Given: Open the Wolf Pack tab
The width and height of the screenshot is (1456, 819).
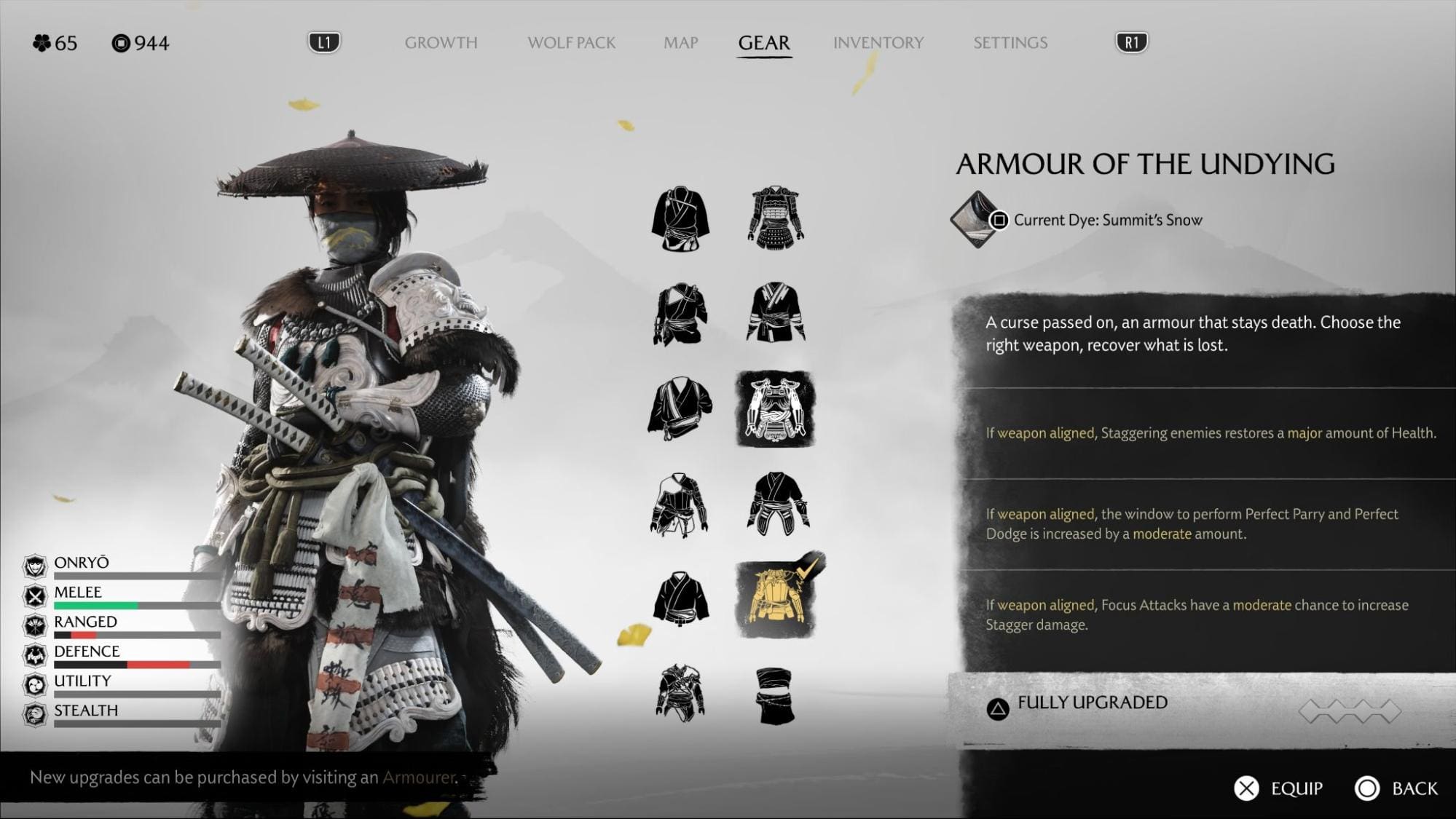Looking at the screenshot, I should coord(571,43).
